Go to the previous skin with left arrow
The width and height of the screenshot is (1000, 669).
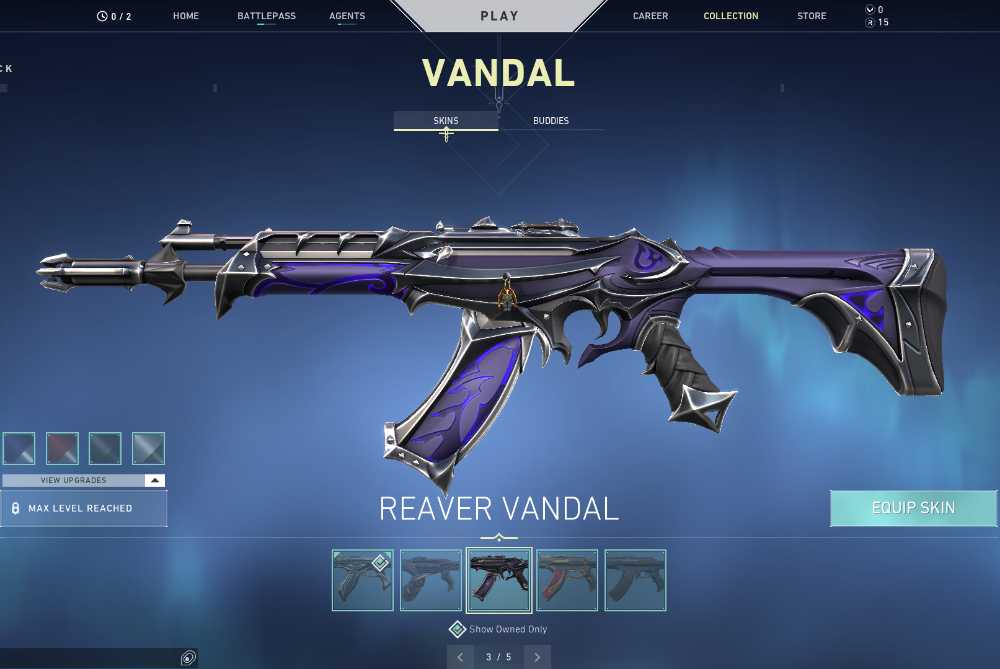point(460,657)
